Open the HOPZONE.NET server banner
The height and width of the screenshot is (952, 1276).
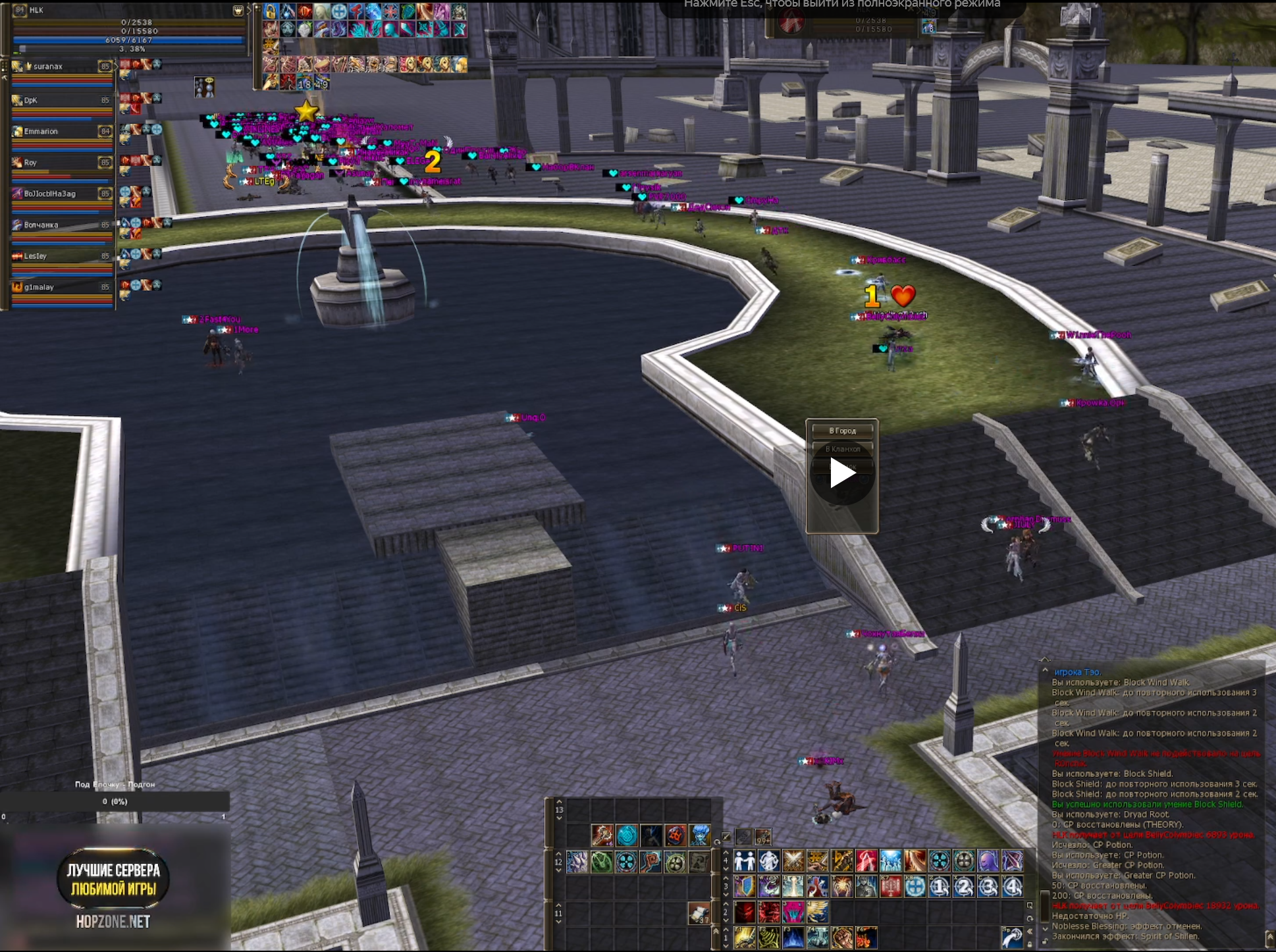pos(113,889)
